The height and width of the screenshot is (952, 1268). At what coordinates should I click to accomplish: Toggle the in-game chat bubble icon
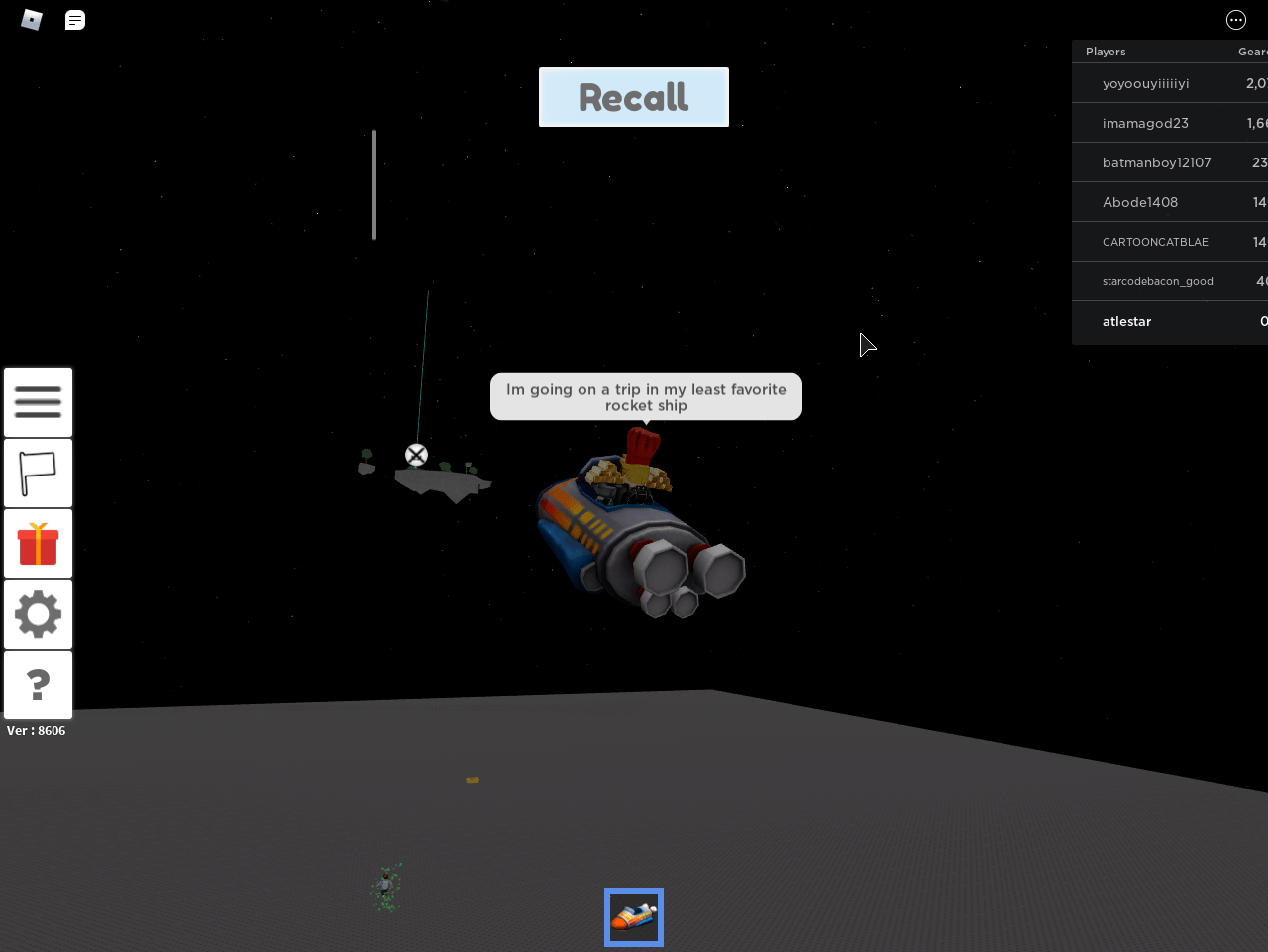tap(75, 19)
